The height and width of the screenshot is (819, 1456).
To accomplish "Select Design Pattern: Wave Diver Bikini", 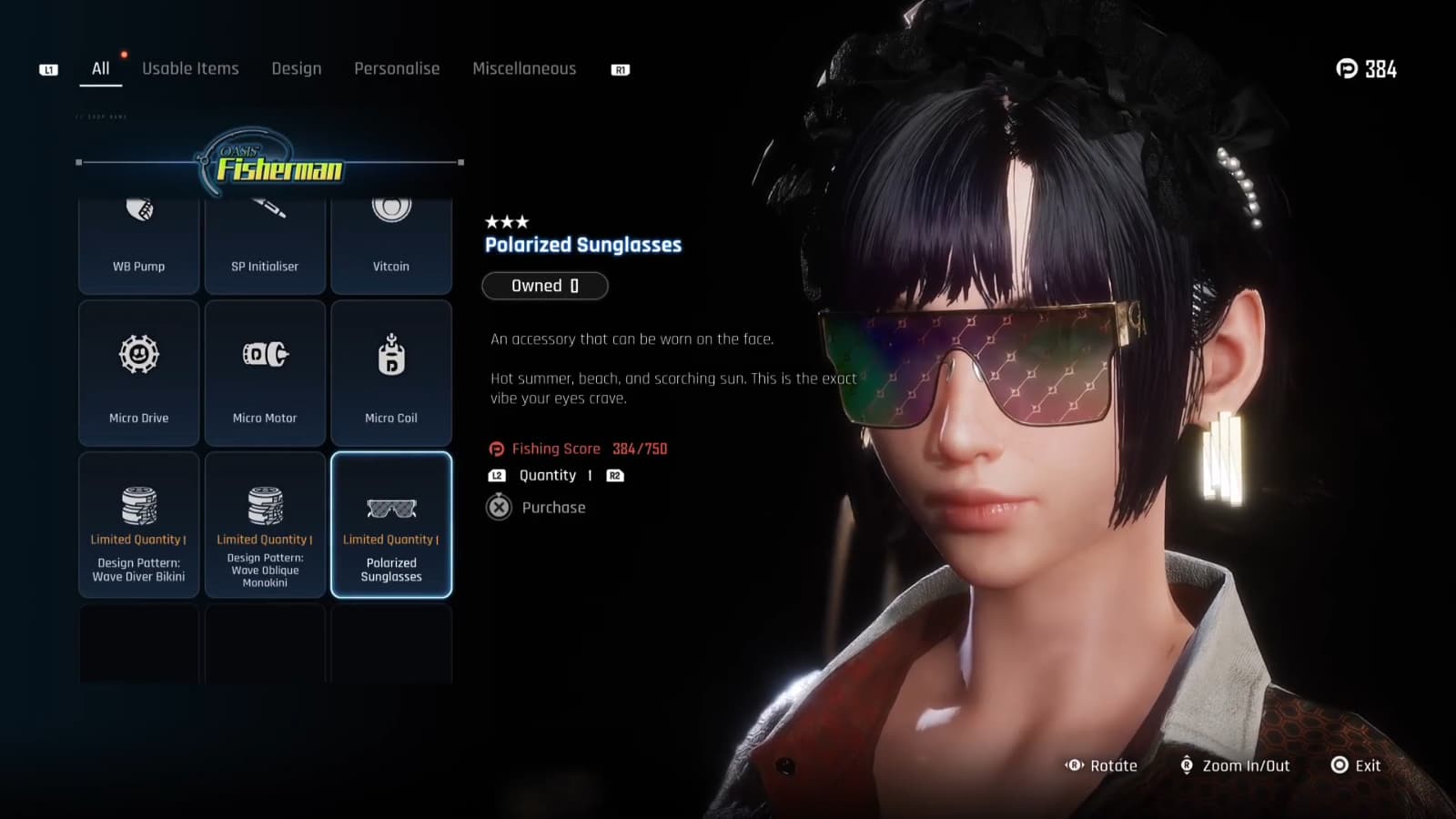I will (138, 525).
